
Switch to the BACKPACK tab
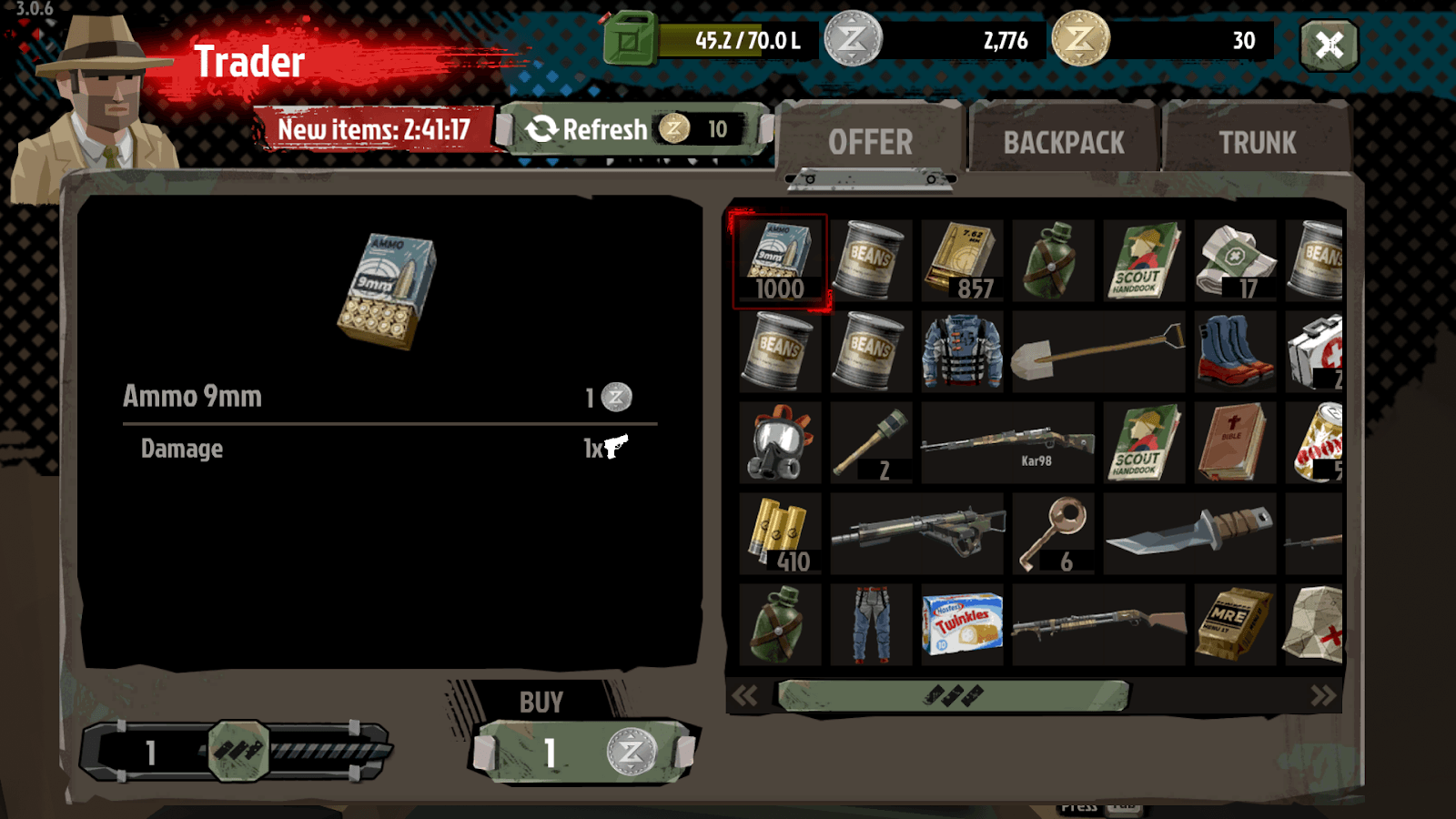coord(1063,141)
